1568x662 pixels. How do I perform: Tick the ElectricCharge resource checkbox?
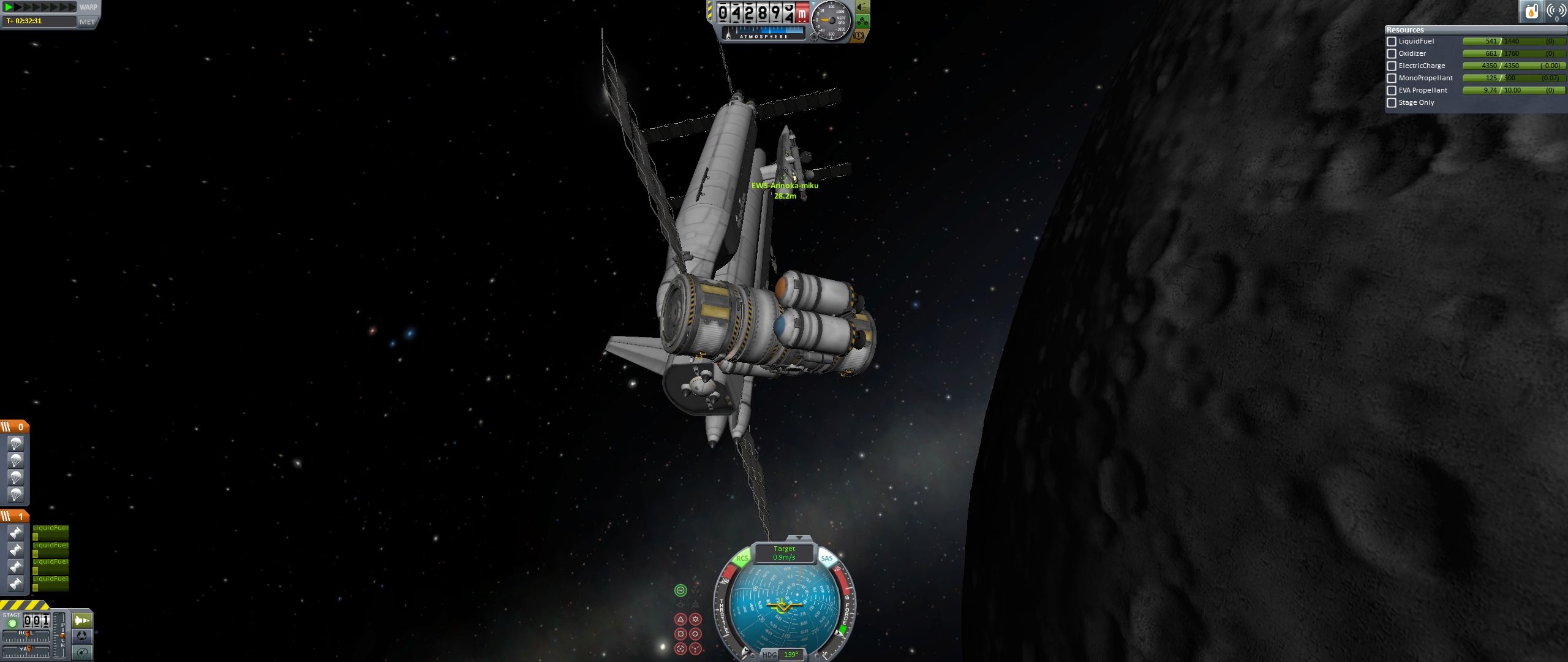[x=1392, y=66]
